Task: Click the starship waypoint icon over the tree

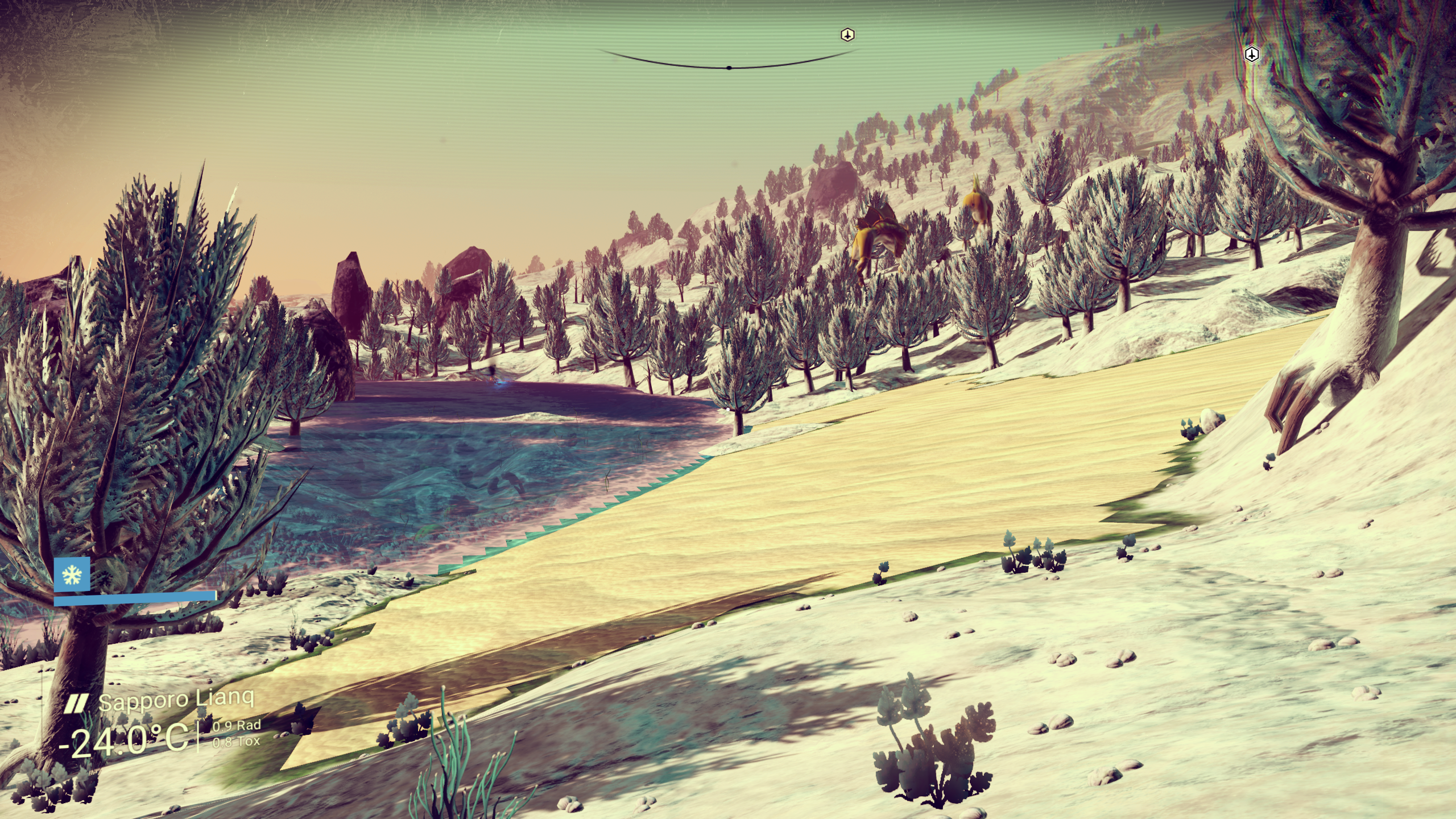Action: tap(1252, 55)
